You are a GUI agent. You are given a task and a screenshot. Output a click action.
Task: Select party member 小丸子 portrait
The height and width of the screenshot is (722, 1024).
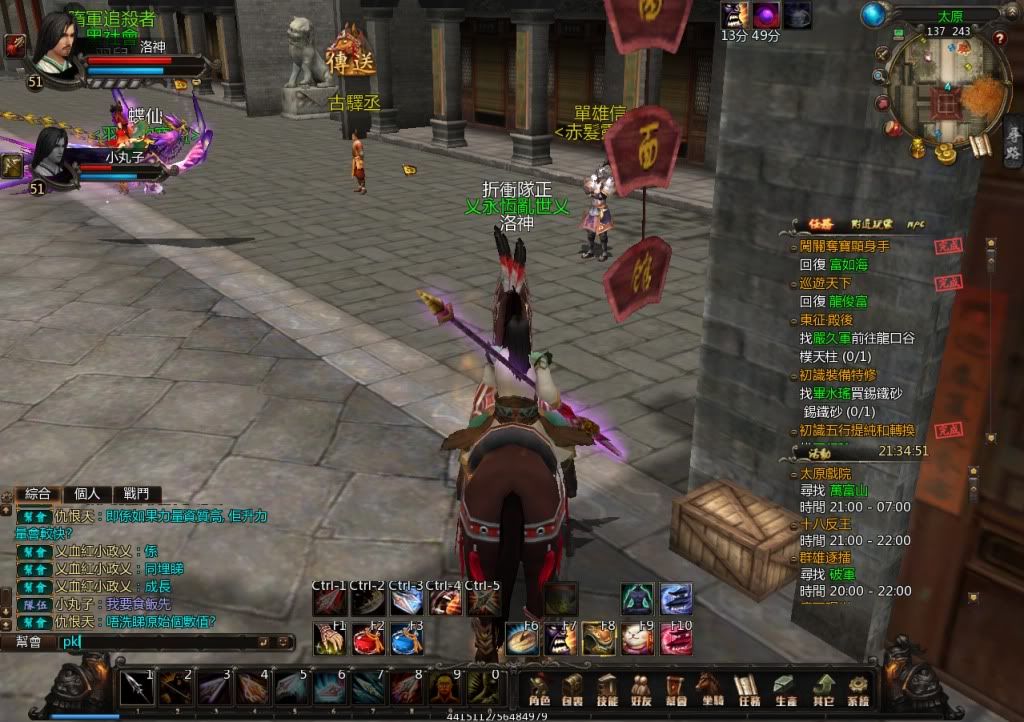click(52, 155)
